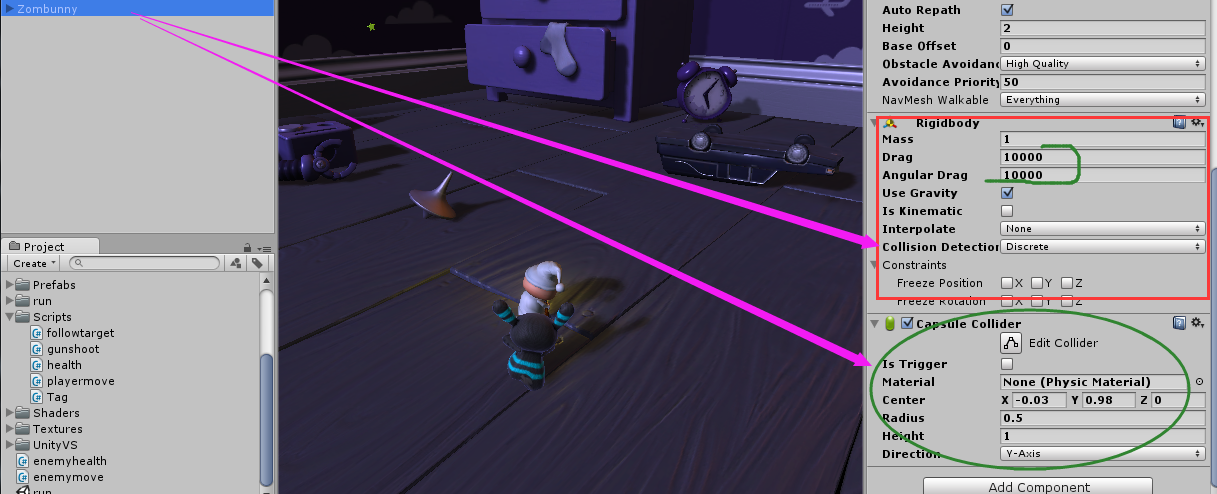
Task: Select the Angular Drag value field
Action: pyautogui.click(x=1102, y=175)
